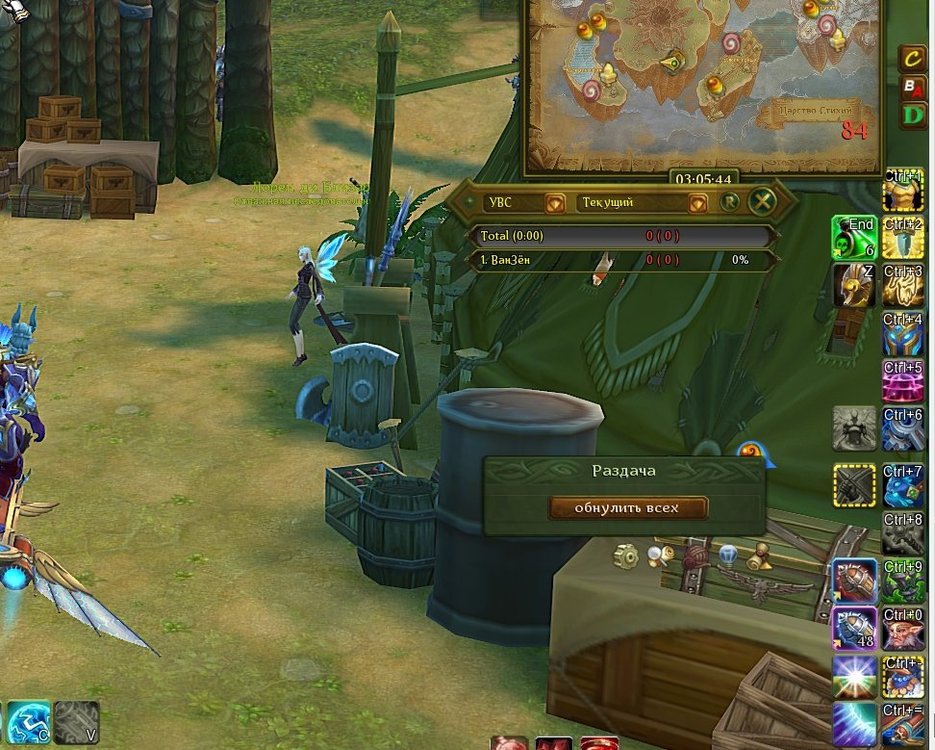
Task: Activate the white starburst flash skill
Action: [x=854, y=676]
